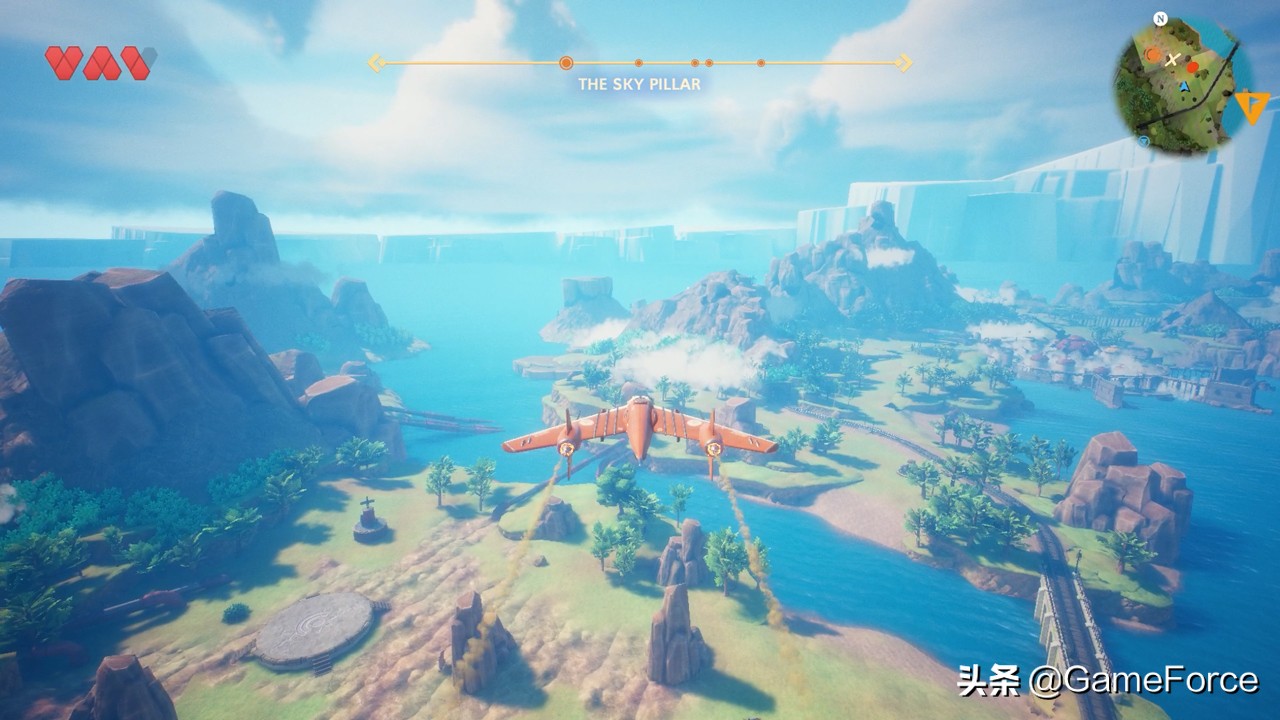Click the red enemy dot on the minimap

[x=1192, y=68]
